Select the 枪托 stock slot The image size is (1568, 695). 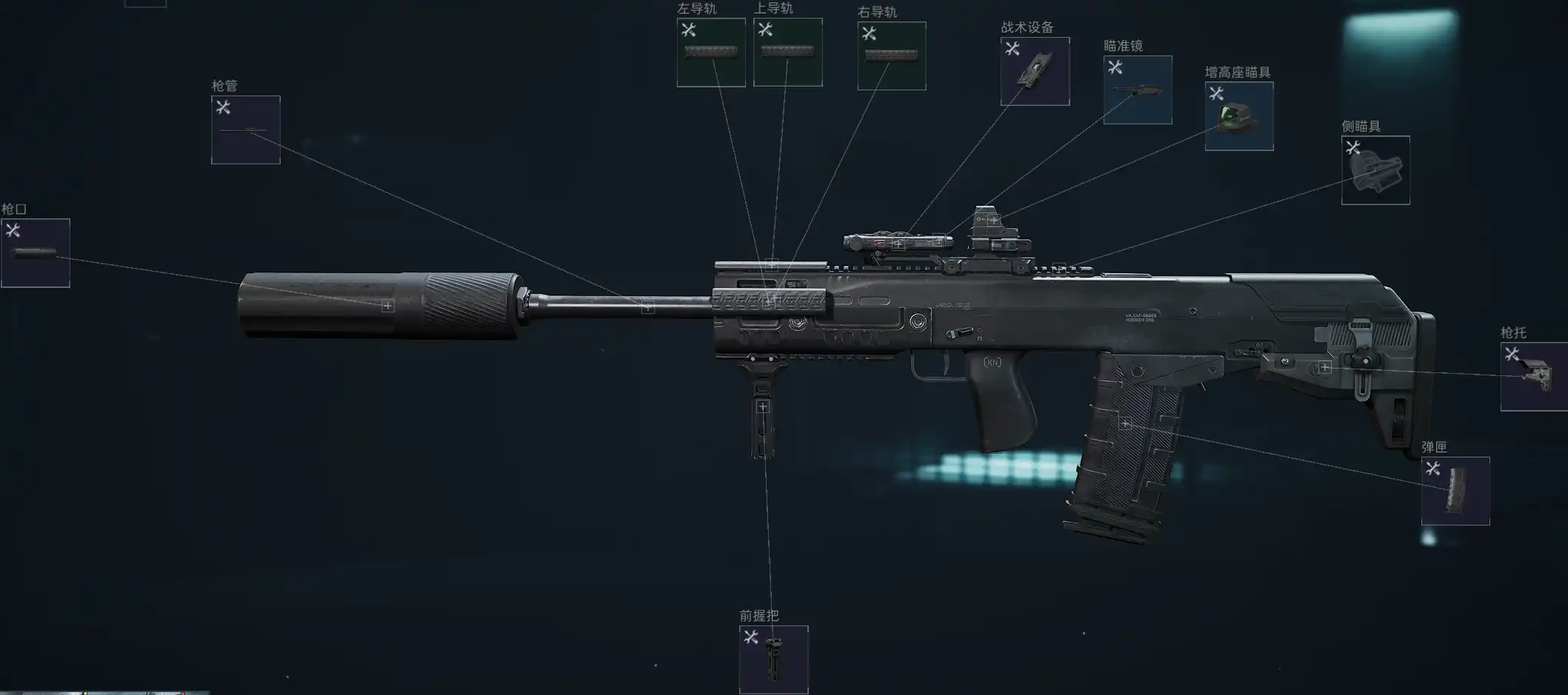pyautogui.click(x=1534, y=377)
